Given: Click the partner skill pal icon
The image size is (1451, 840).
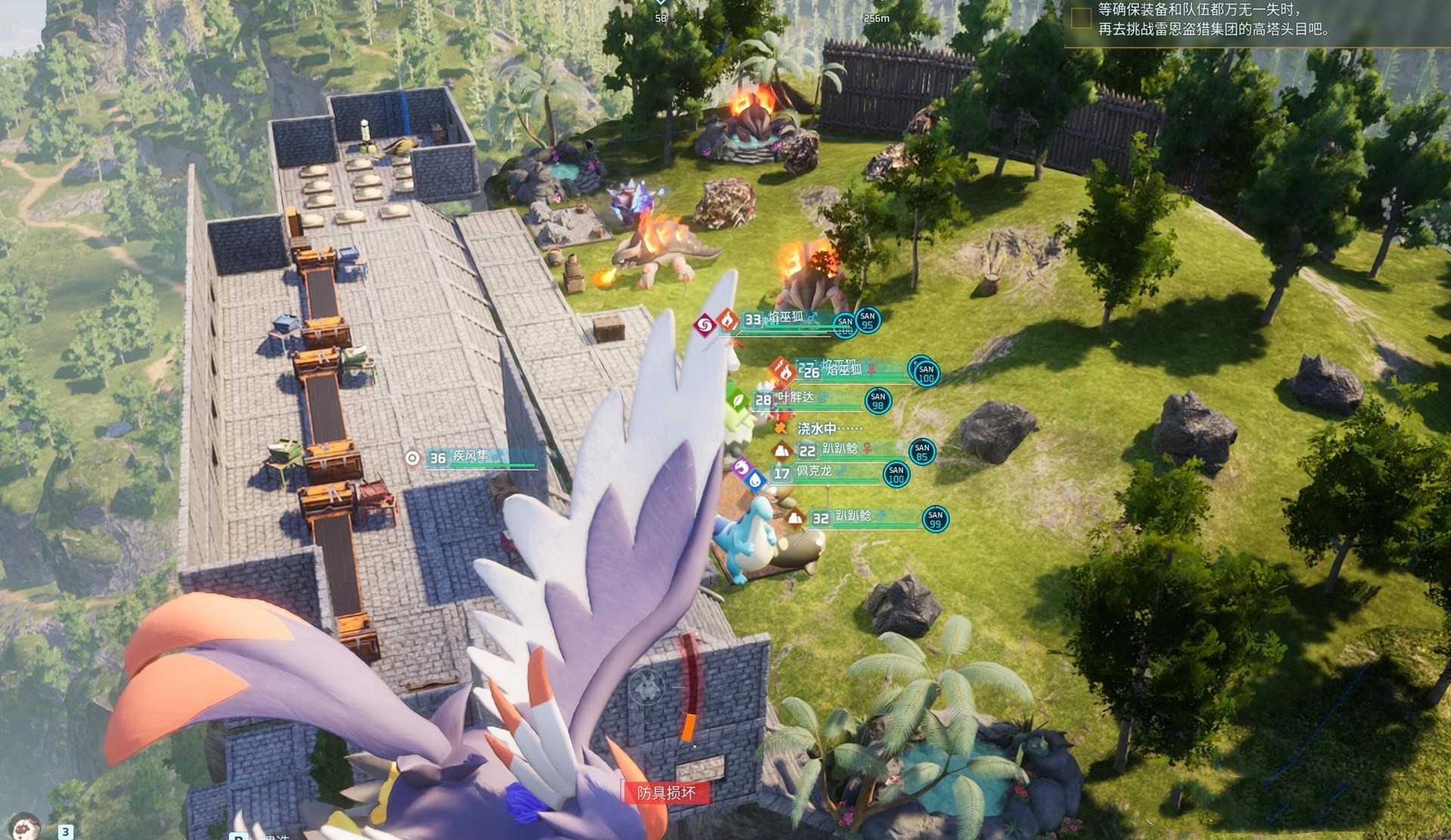Looking at the screenshot, I should [x=646, y=686].
